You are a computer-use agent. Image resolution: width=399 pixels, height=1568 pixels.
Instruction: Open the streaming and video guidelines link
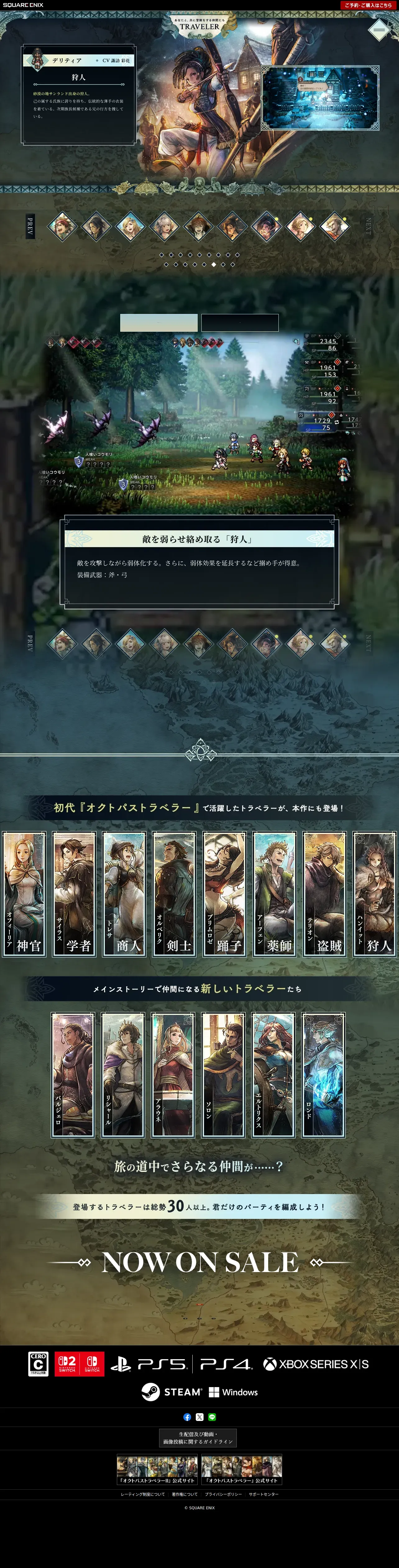point(198,1438)
